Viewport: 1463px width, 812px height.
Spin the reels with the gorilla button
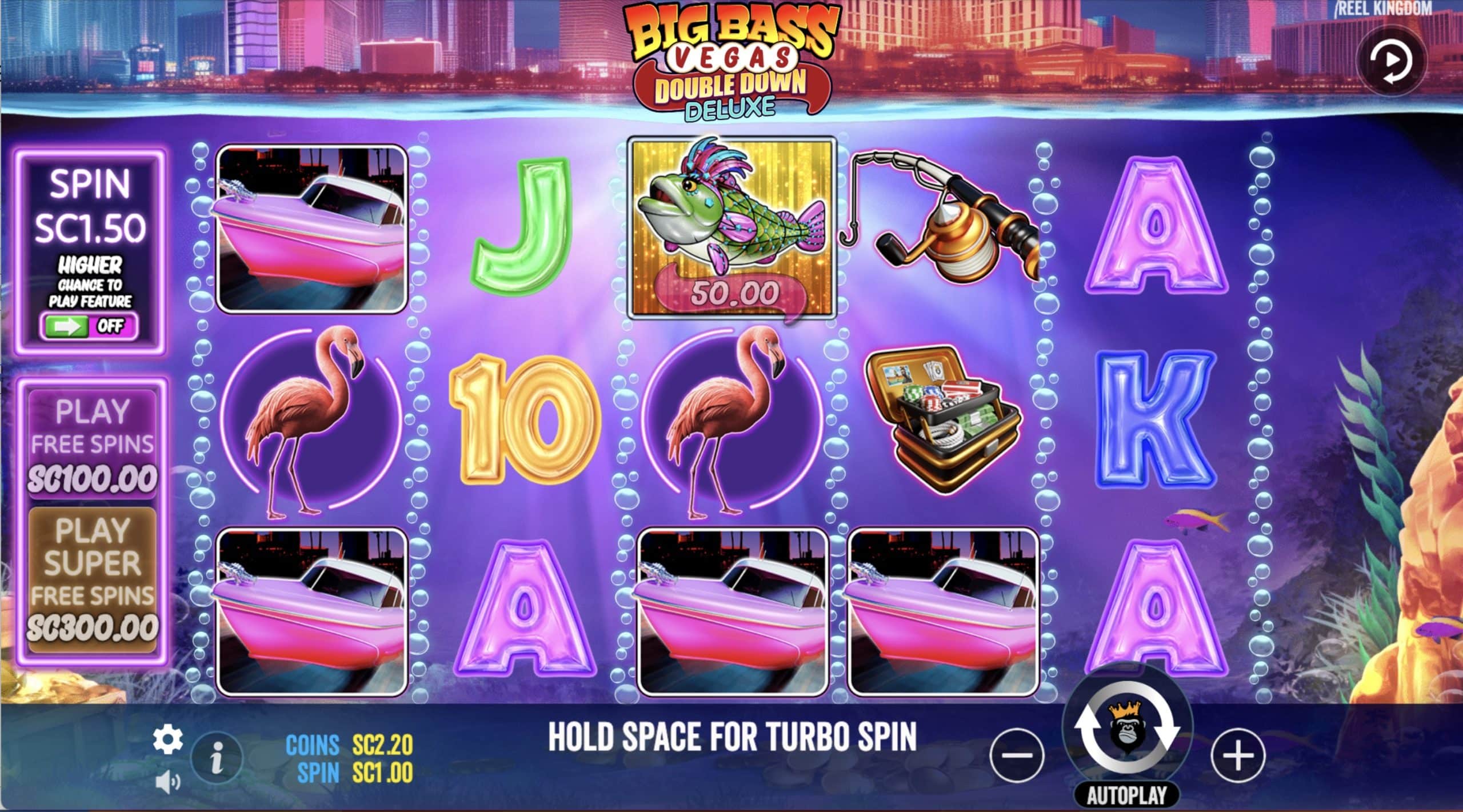coord(1127,733)
